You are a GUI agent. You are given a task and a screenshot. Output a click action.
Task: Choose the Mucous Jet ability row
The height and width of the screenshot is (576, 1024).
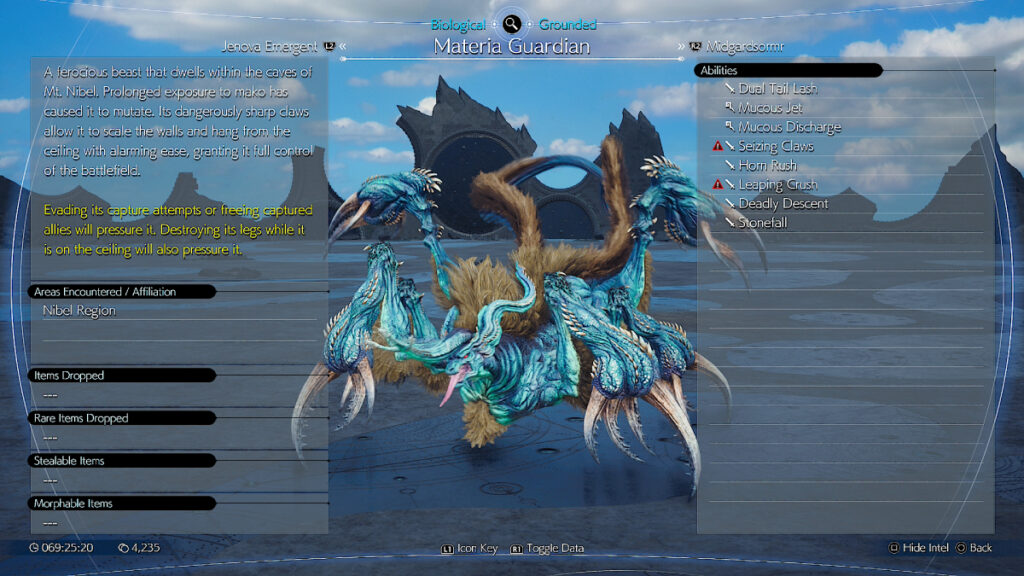770,108
